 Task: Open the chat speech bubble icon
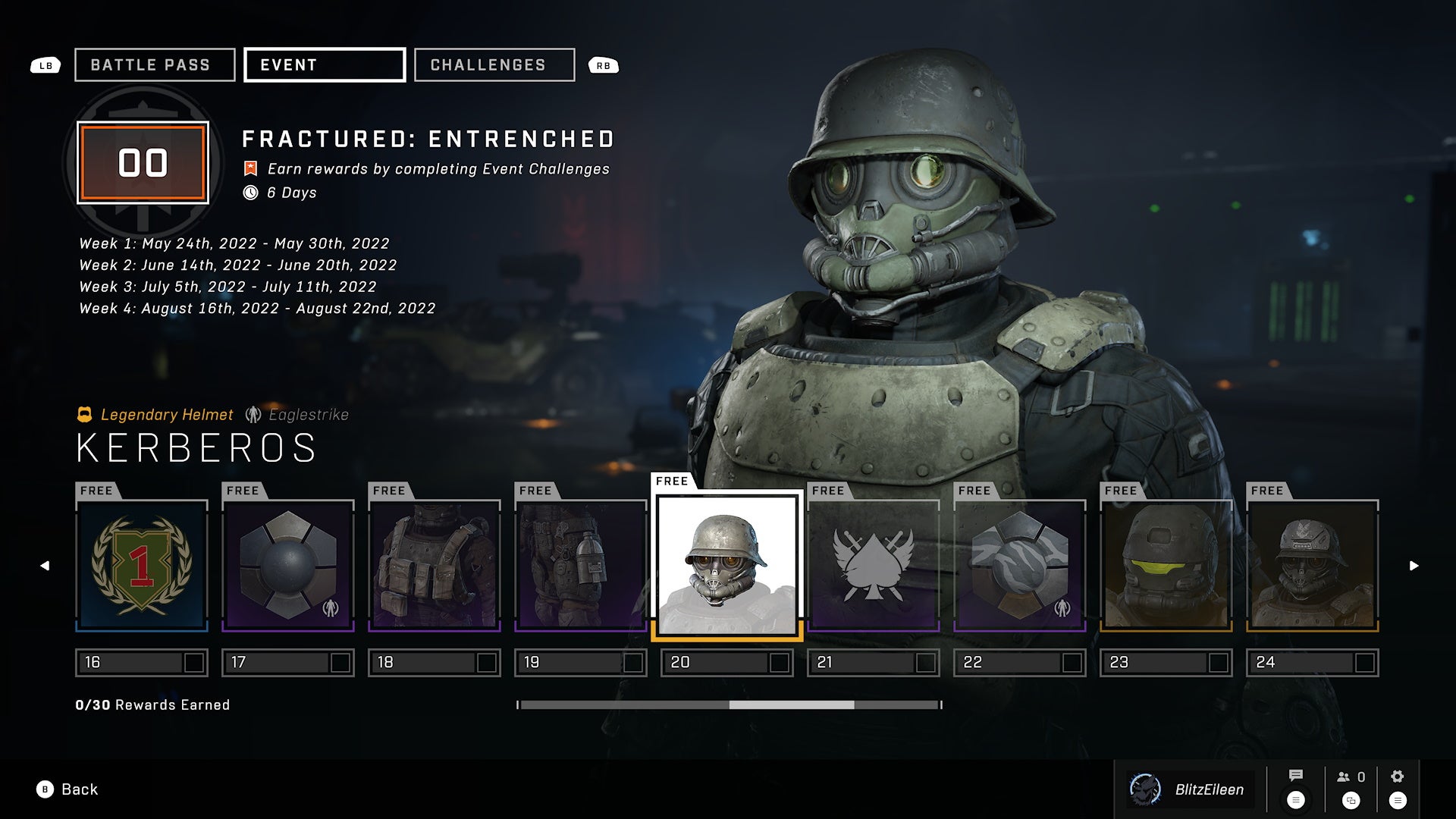[x=1296, y=776]
